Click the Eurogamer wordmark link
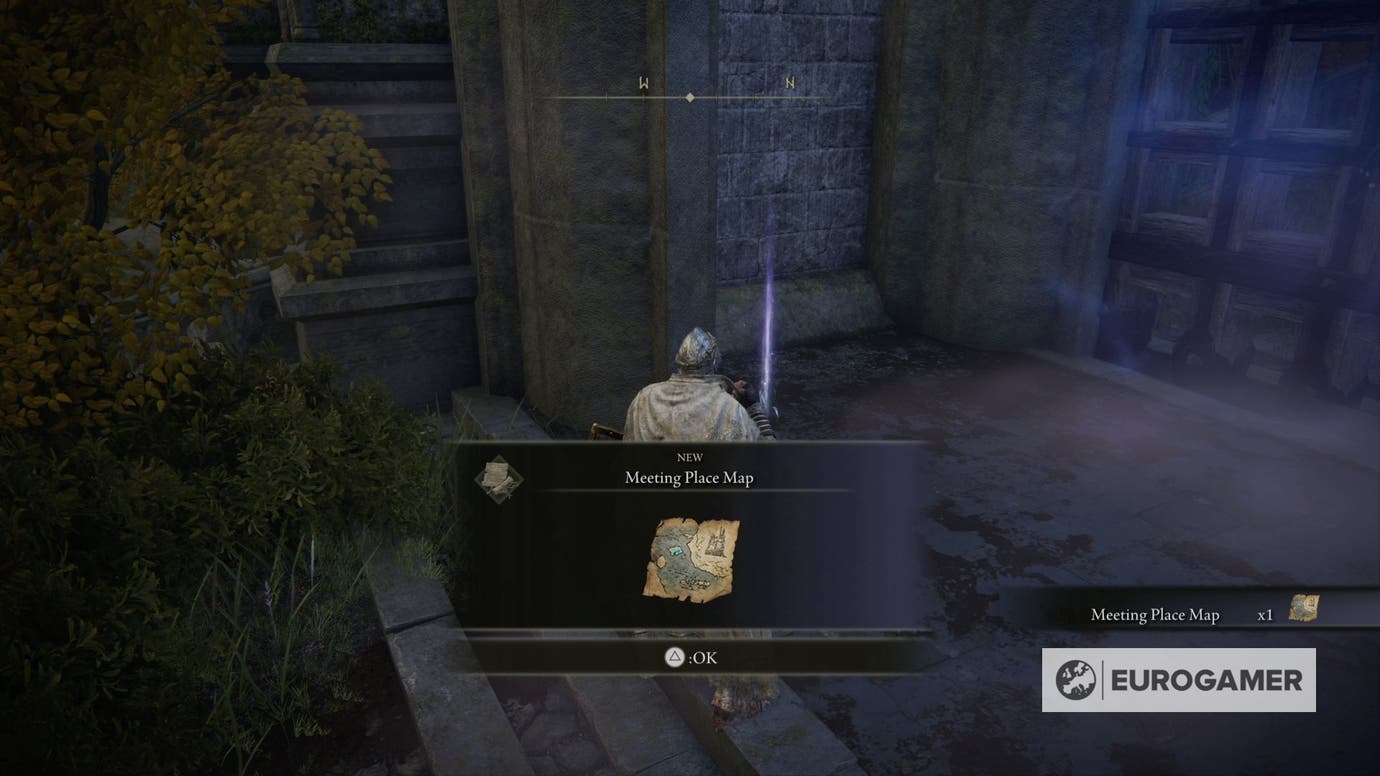This screenshot has height=776, width=1380. (x=1205, y=680)
